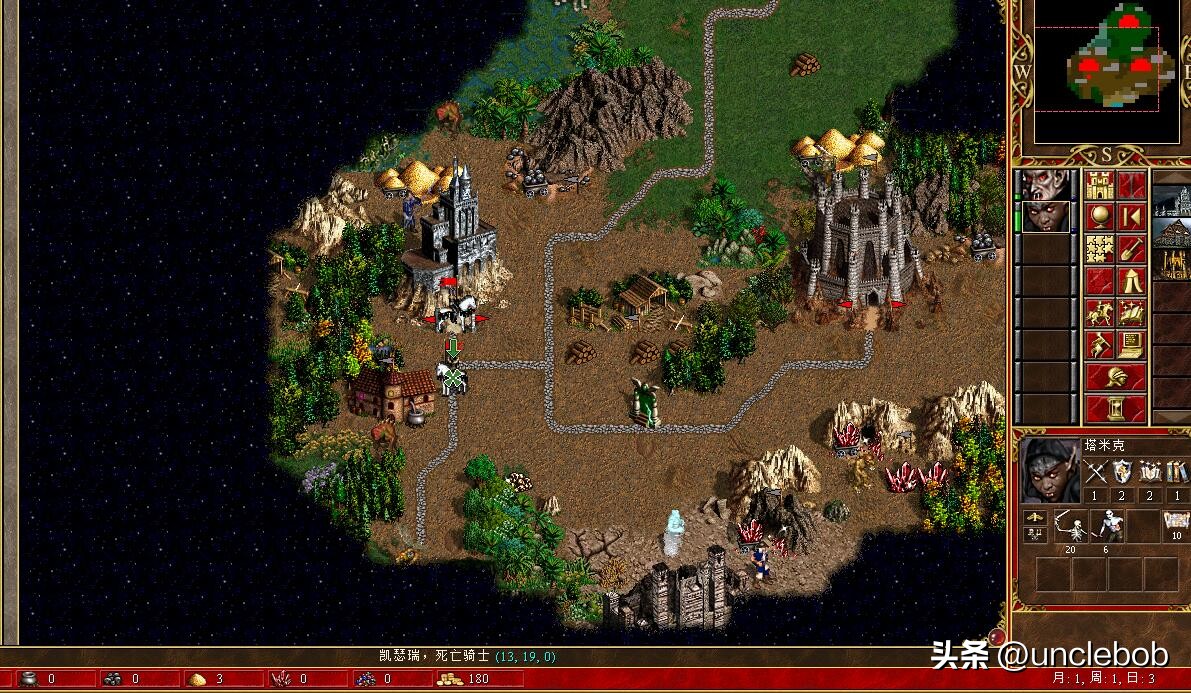Click the puzzle pieces view button
The height and width of the screenshot is (693, 1191).
tap(1100, 249)
